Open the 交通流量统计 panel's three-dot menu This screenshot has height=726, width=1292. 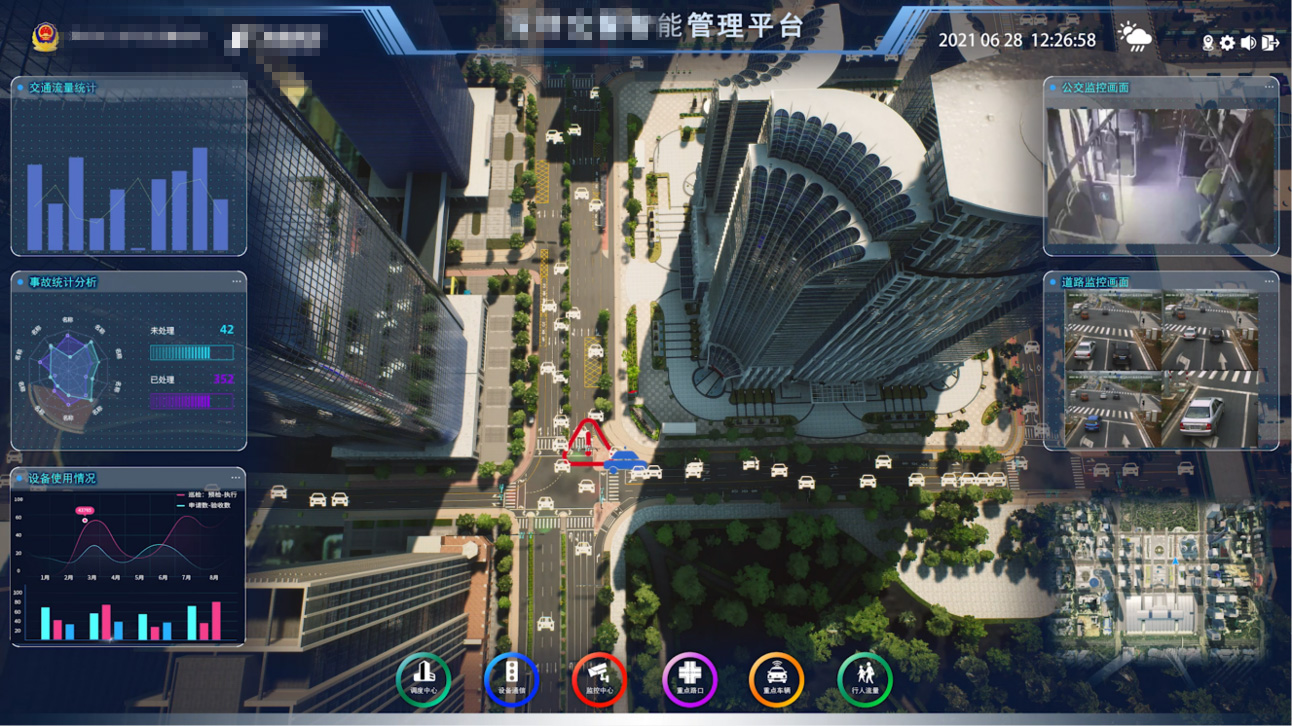[x=236, y=87]
